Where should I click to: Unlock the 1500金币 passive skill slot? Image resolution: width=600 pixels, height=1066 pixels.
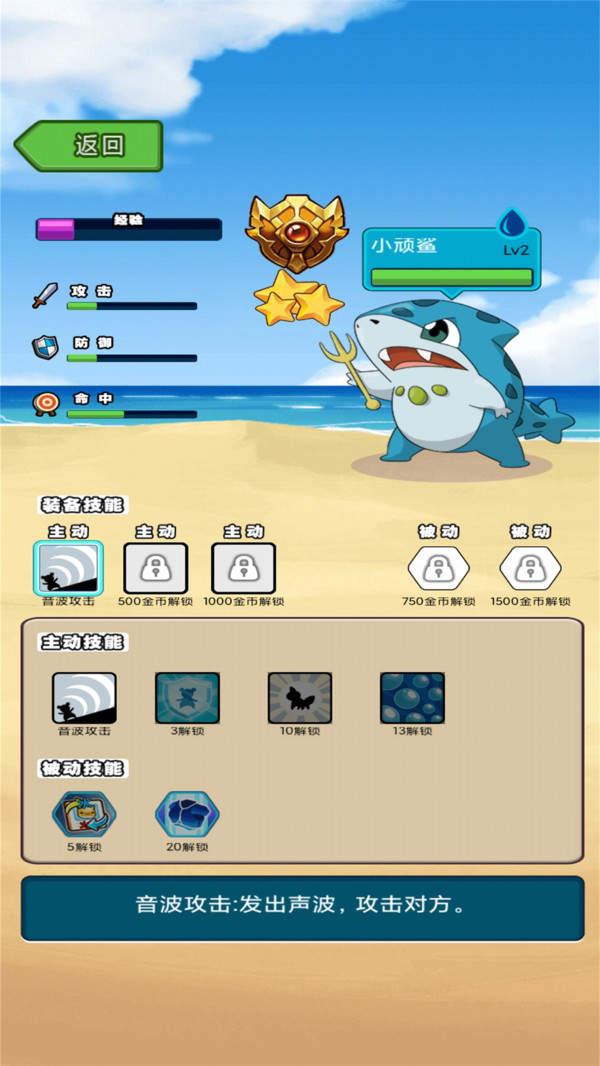pyautogui.click(x=530, y=569)
